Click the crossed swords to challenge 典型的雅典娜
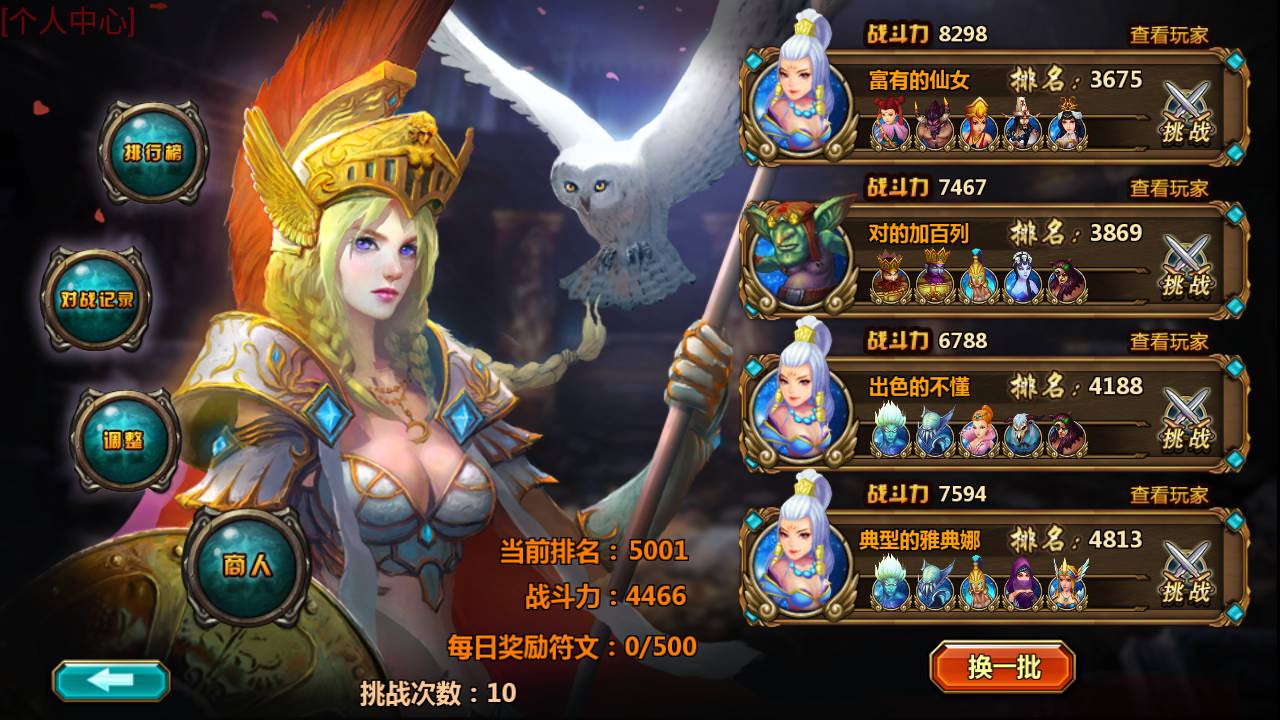Viewport: 1280px width, 720px height. click(x=1185, y=560)
